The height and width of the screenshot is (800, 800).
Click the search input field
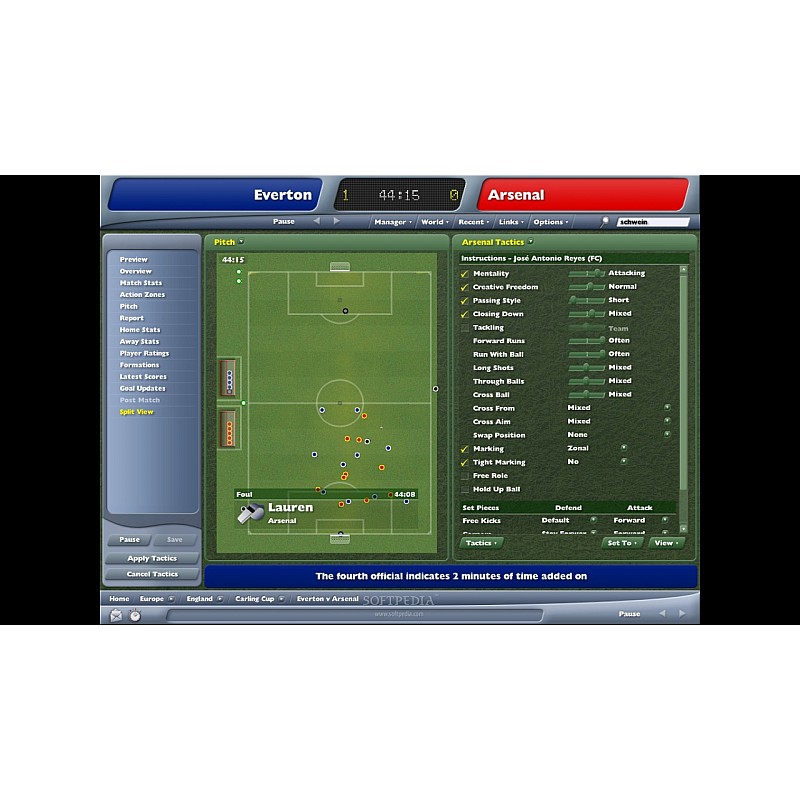(653, 222)
